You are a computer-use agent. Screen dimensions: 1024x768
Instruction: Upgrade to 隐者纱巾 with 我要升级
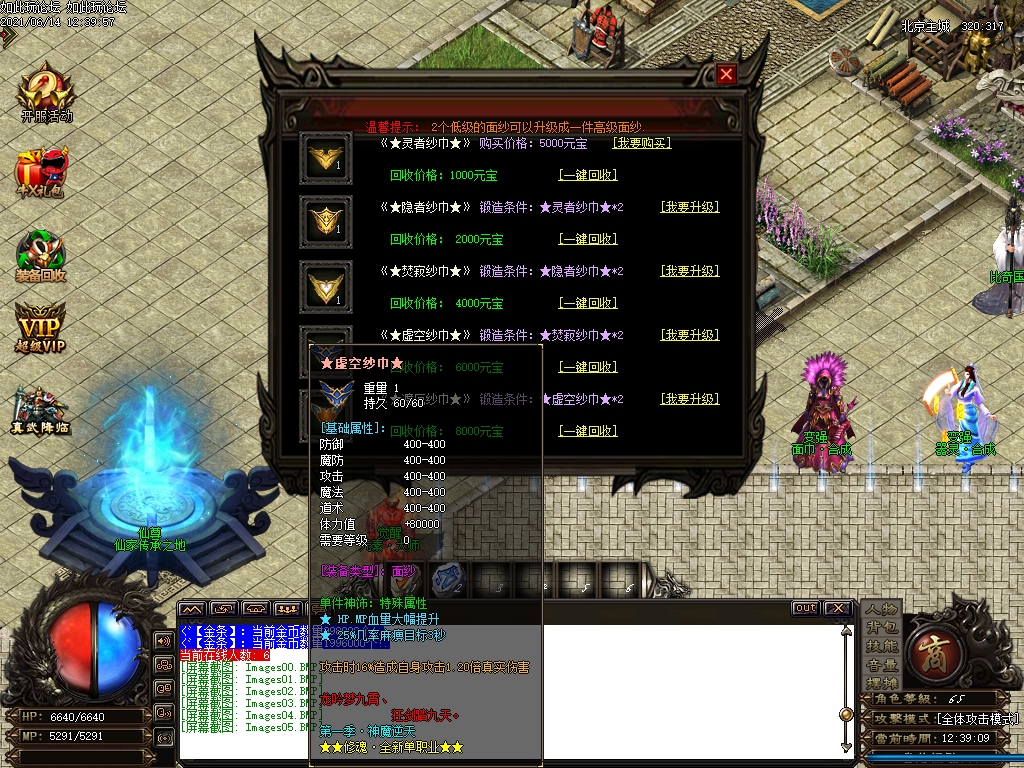coord(690,207)
